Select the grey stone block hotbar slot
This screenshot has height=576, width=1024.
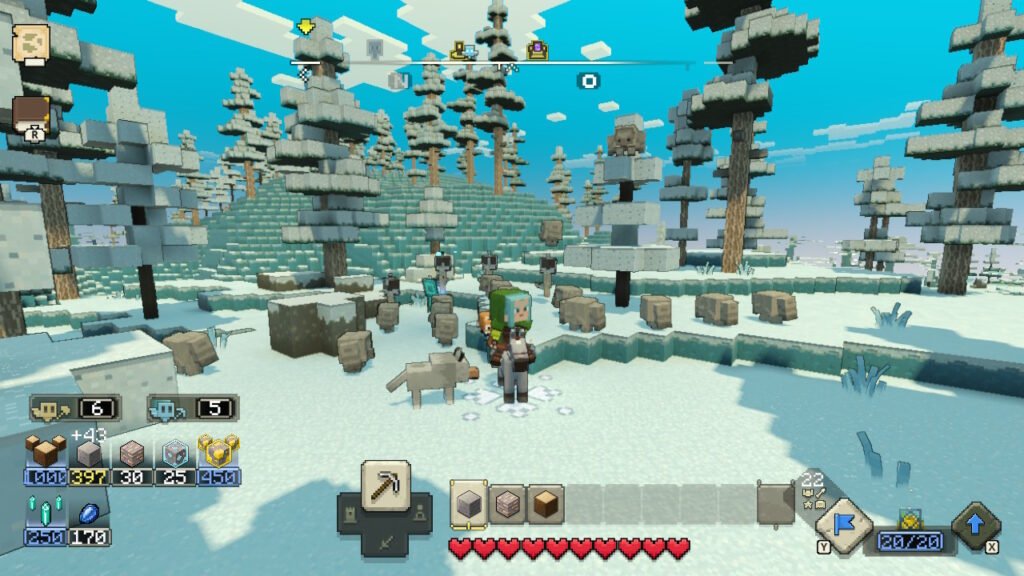469,504
